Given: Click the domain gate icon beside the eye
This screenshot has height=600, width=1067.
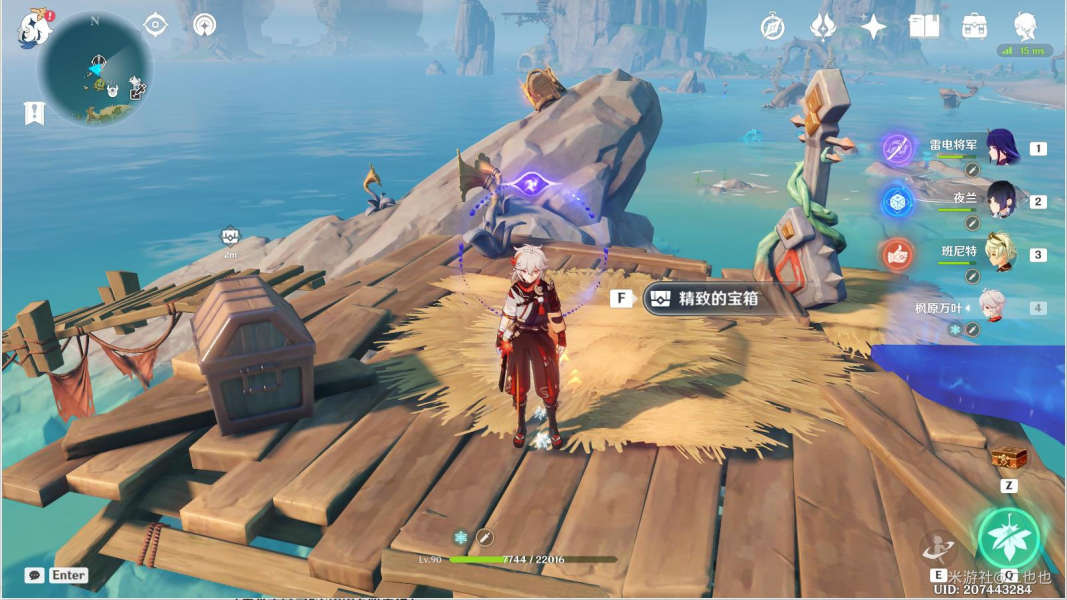Looking at the screenshot, I should pos(204,25).
